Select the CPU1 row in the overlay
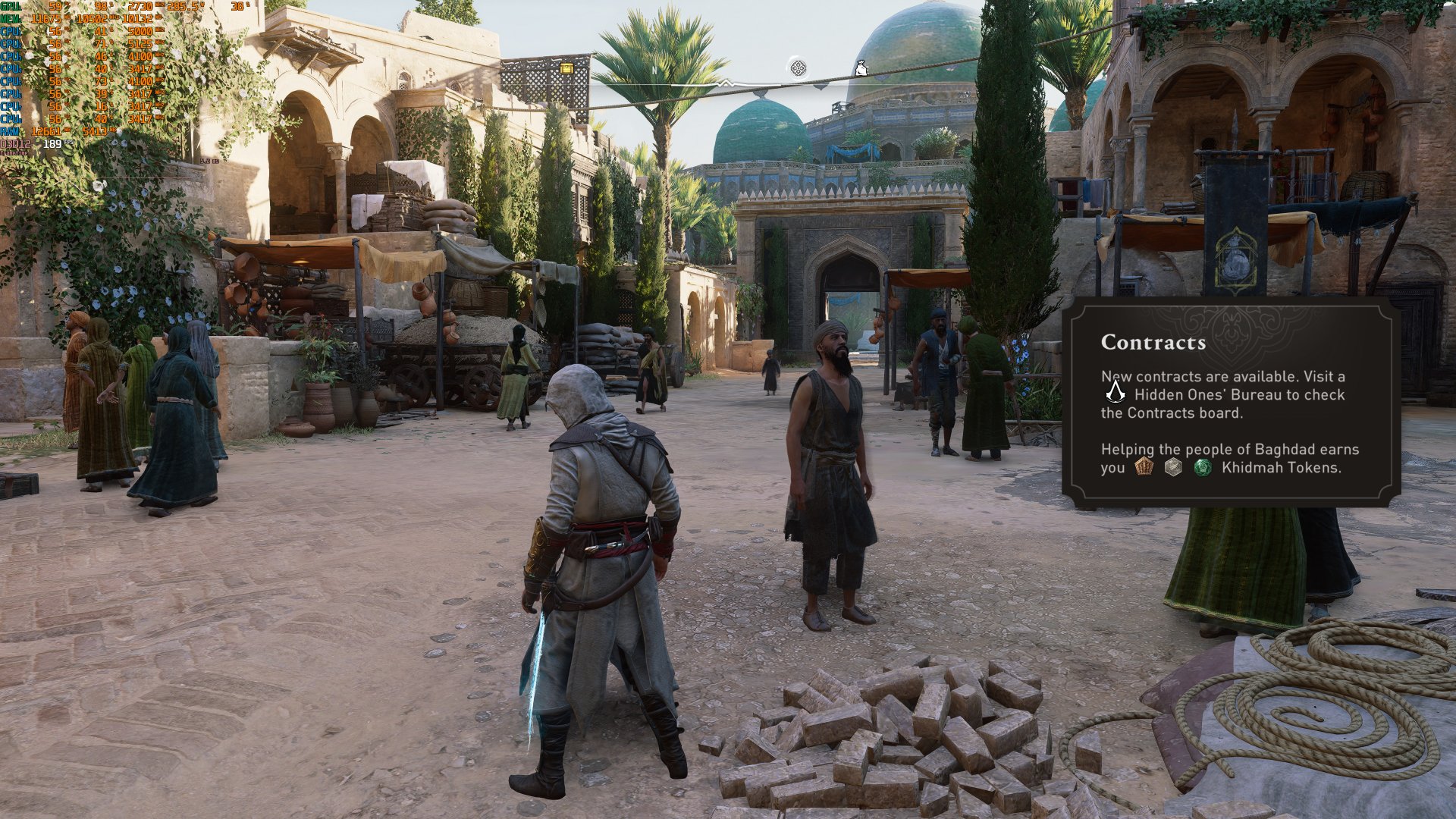 click(x=10, y=31)
